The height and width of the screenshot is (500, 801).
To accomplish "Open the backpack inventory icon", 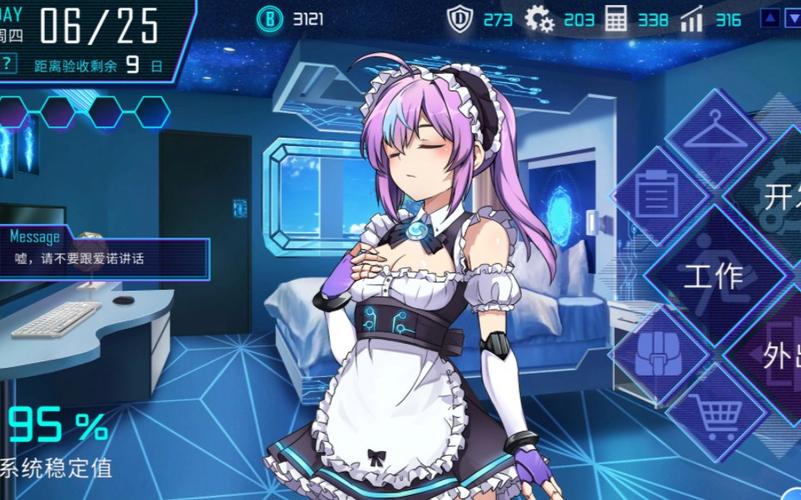I will click(x=658, y=348).
